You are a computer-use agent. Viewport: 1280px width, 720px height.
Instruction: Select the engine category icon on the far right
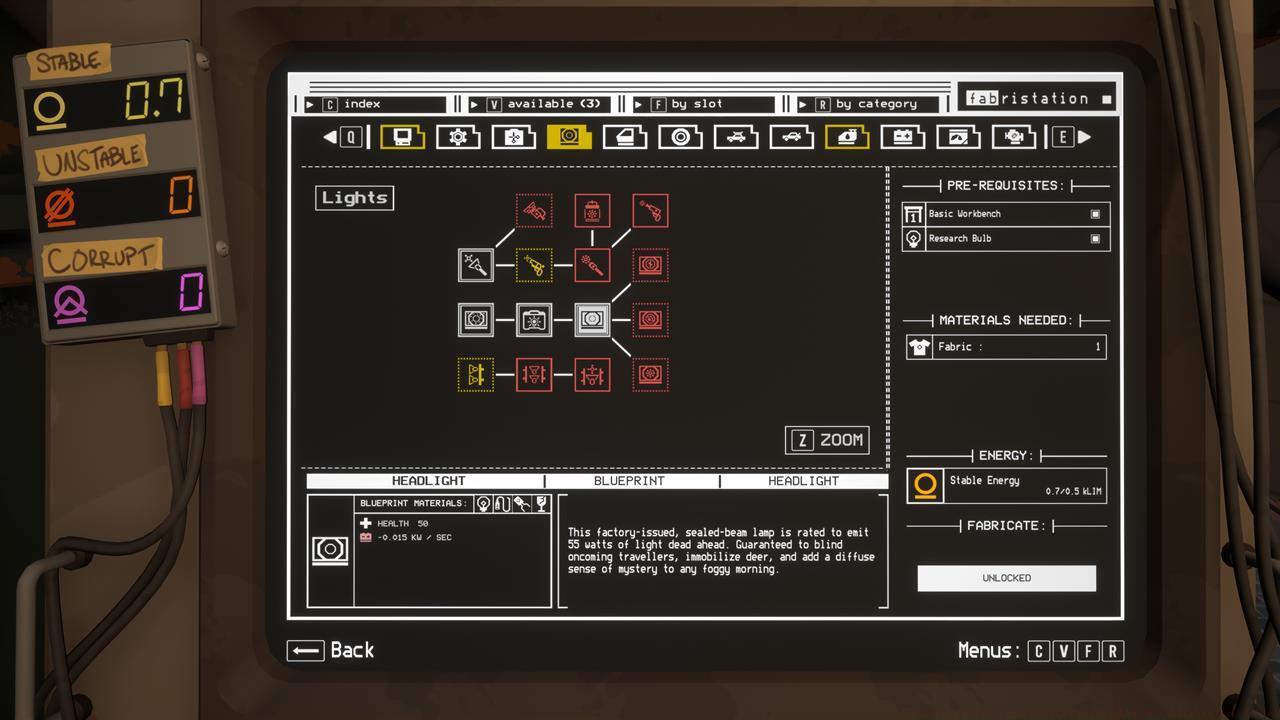point(1015,136)
